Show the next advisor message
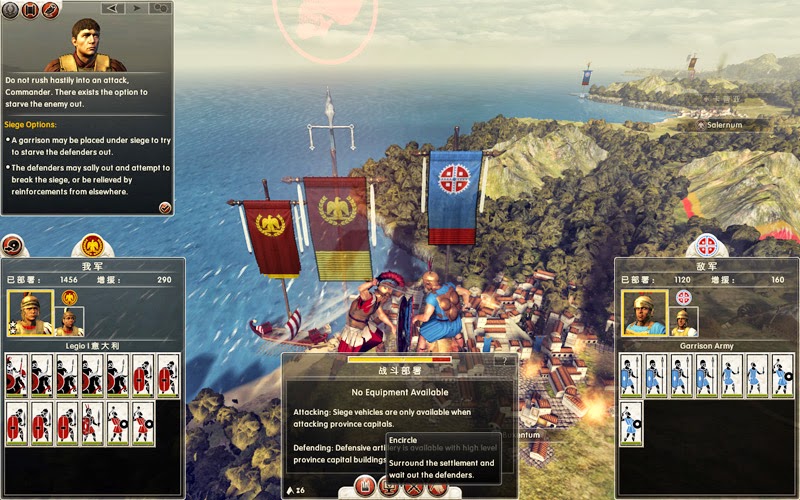The height and width of the screenshot is (500, 800). pos(135,8)
